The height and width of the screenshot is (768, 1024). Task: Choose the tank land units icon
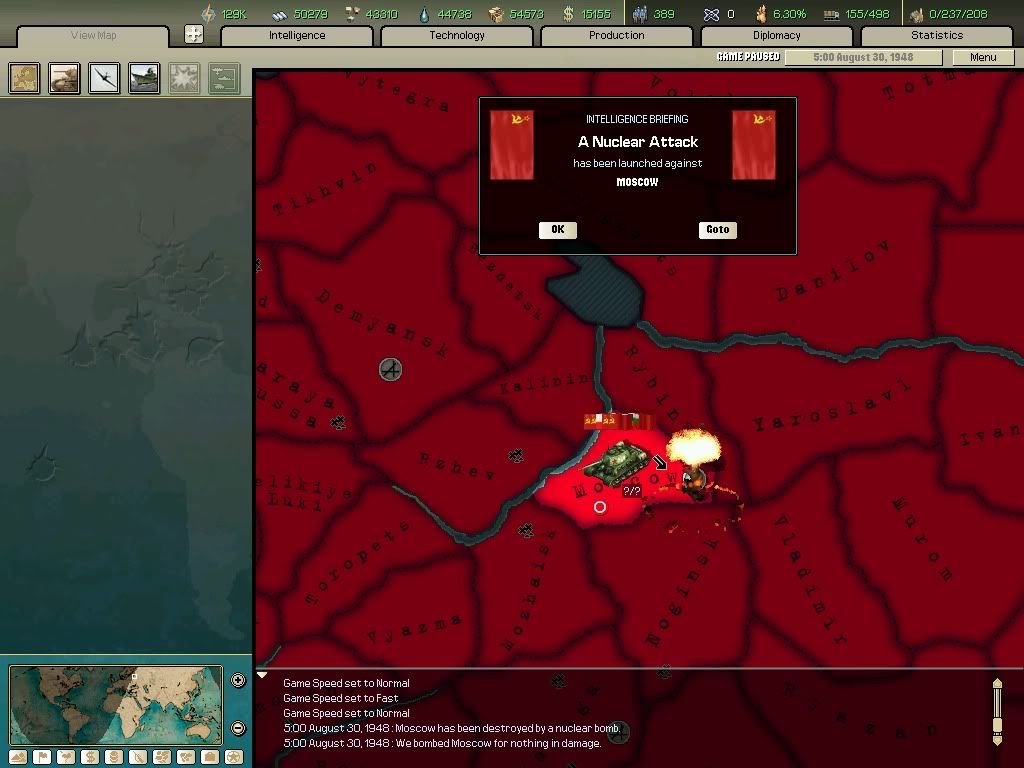[65, 78]
